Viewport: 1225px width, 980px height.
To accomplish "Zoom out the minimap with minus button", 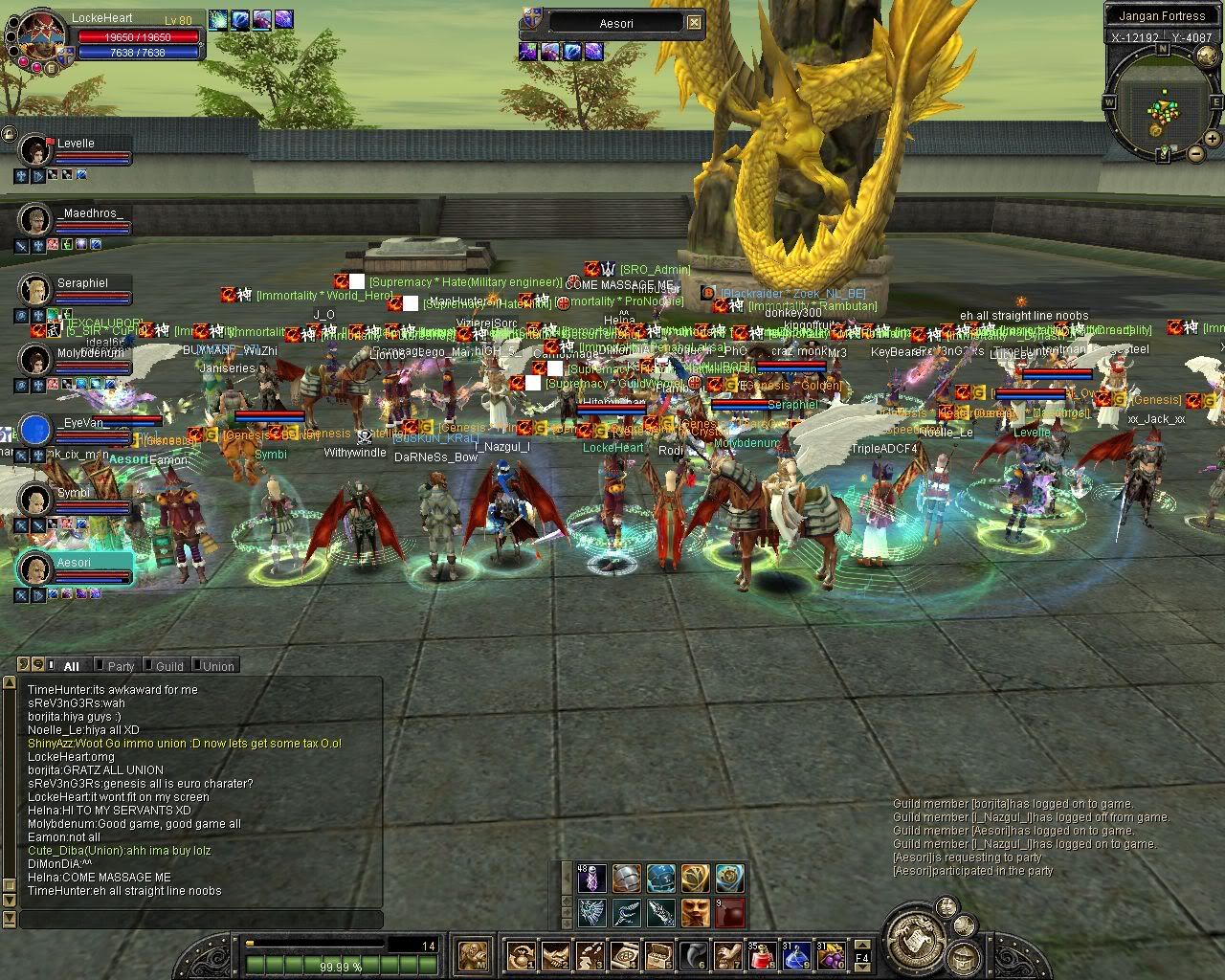I will click(1195, 153).
